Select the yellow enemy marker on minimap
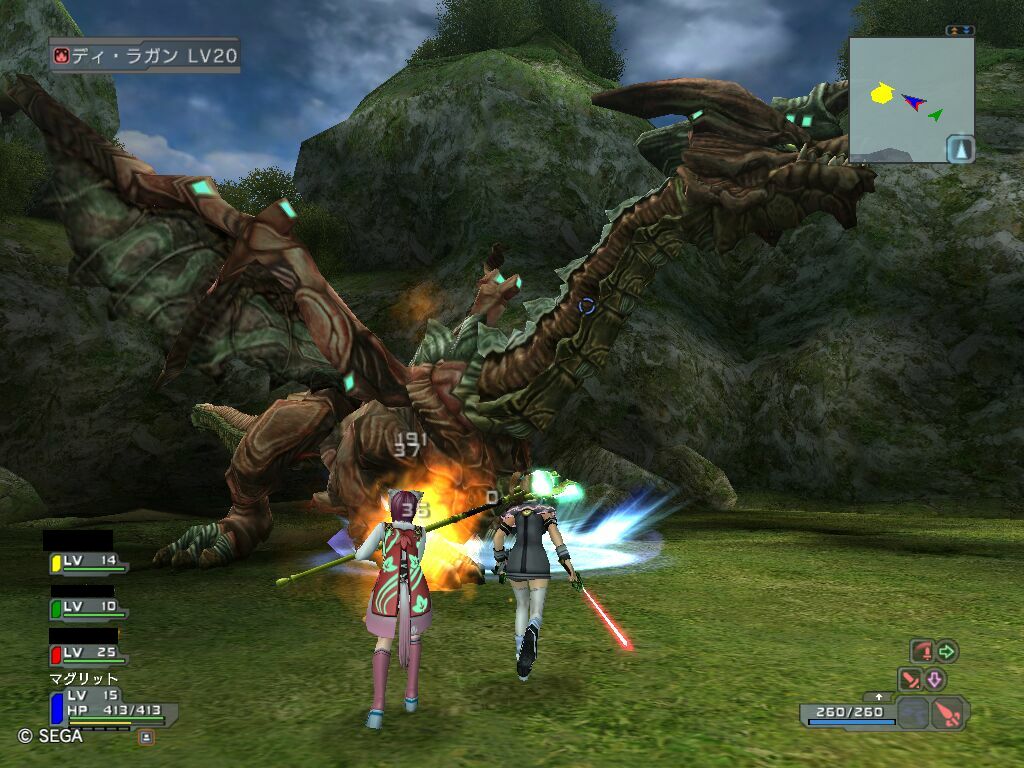The image size is (1024, 768). pos(881,94)
